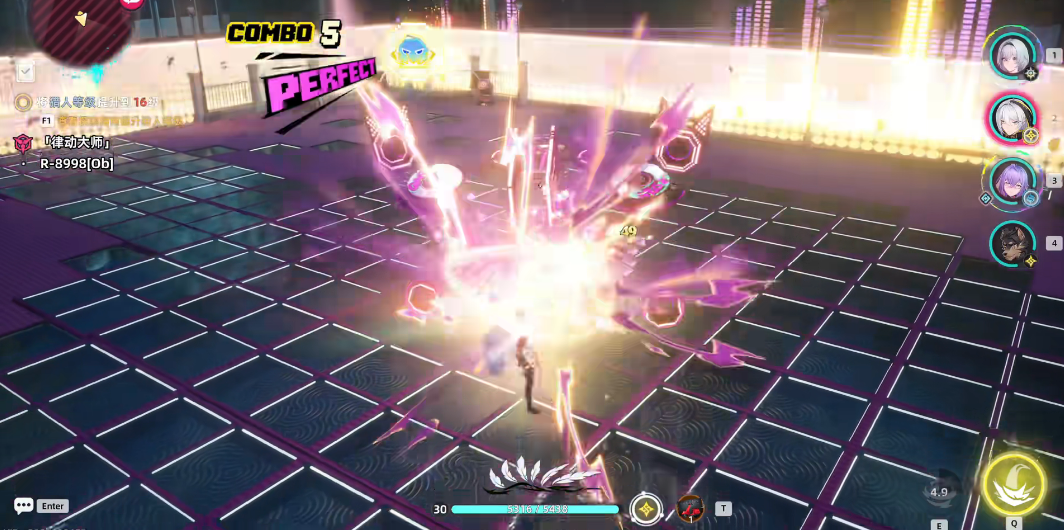Switch to the dog character portrait
1064x530 pixels.
tap(1012, 244)
